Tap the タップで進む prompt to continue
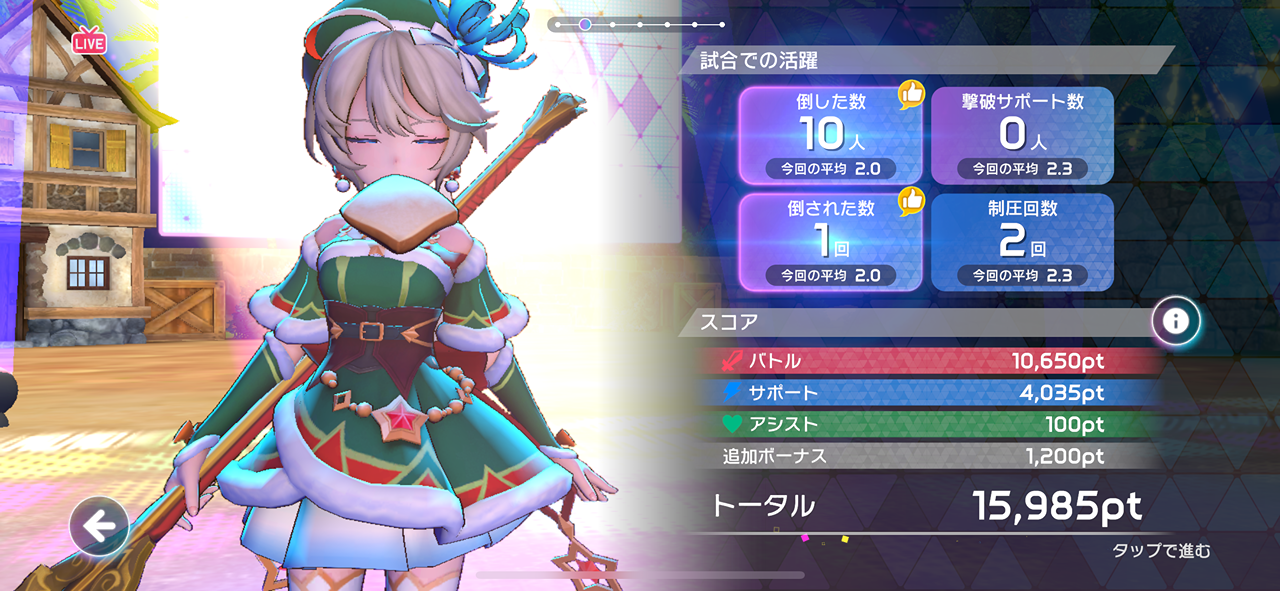 1161,551
